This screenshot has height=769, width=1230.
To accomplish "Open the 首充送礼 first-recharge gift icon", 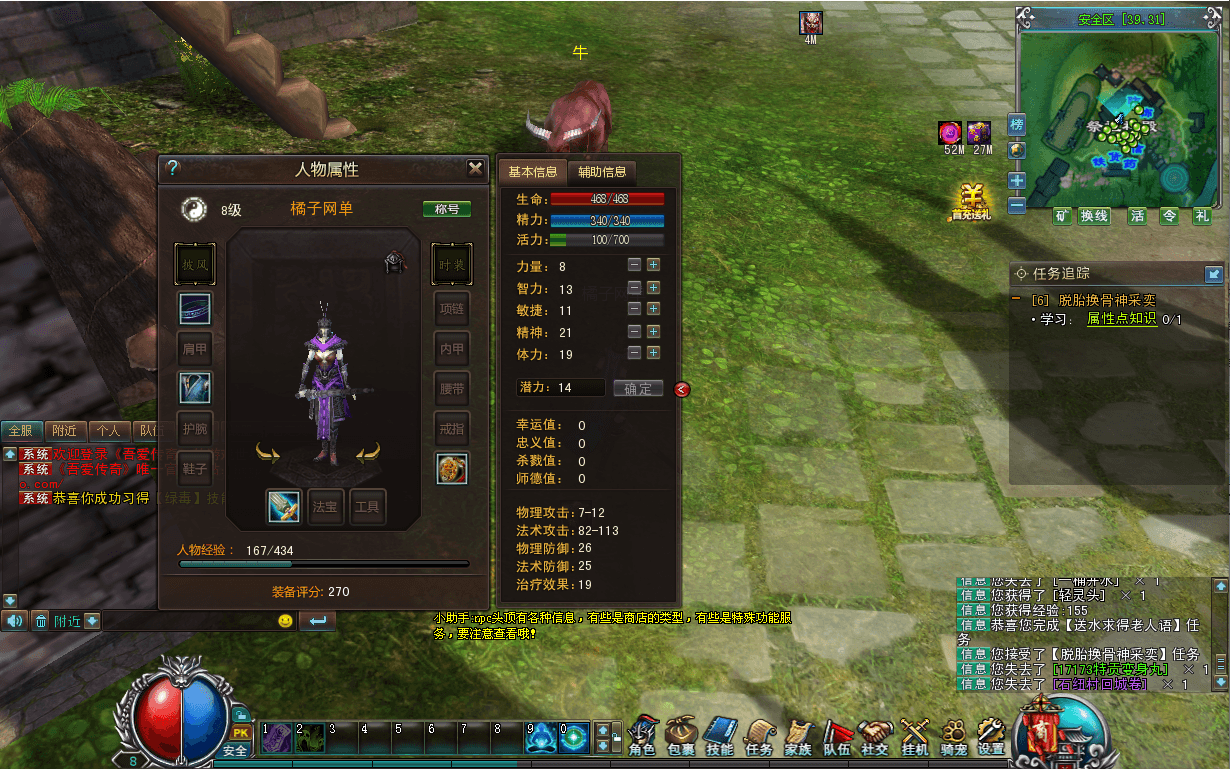I will coord(970,201).
